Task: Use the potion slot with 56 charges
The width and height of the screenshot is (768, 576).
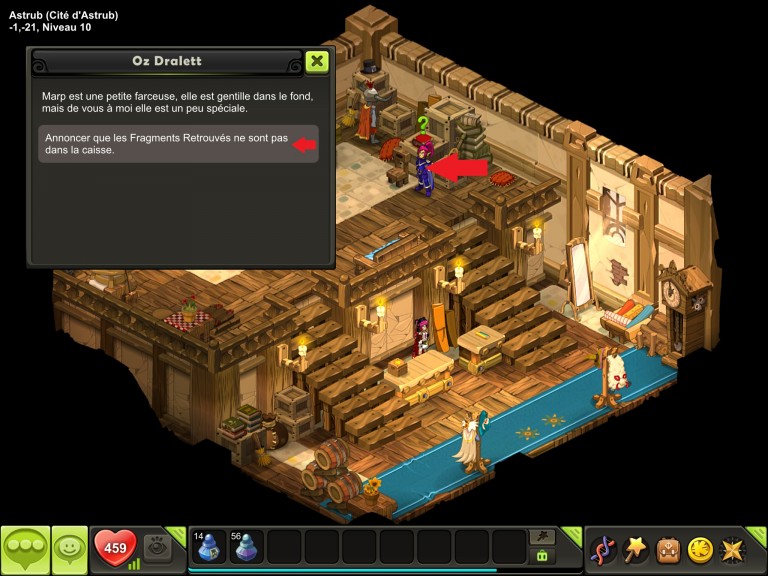Action: [246, 547]
